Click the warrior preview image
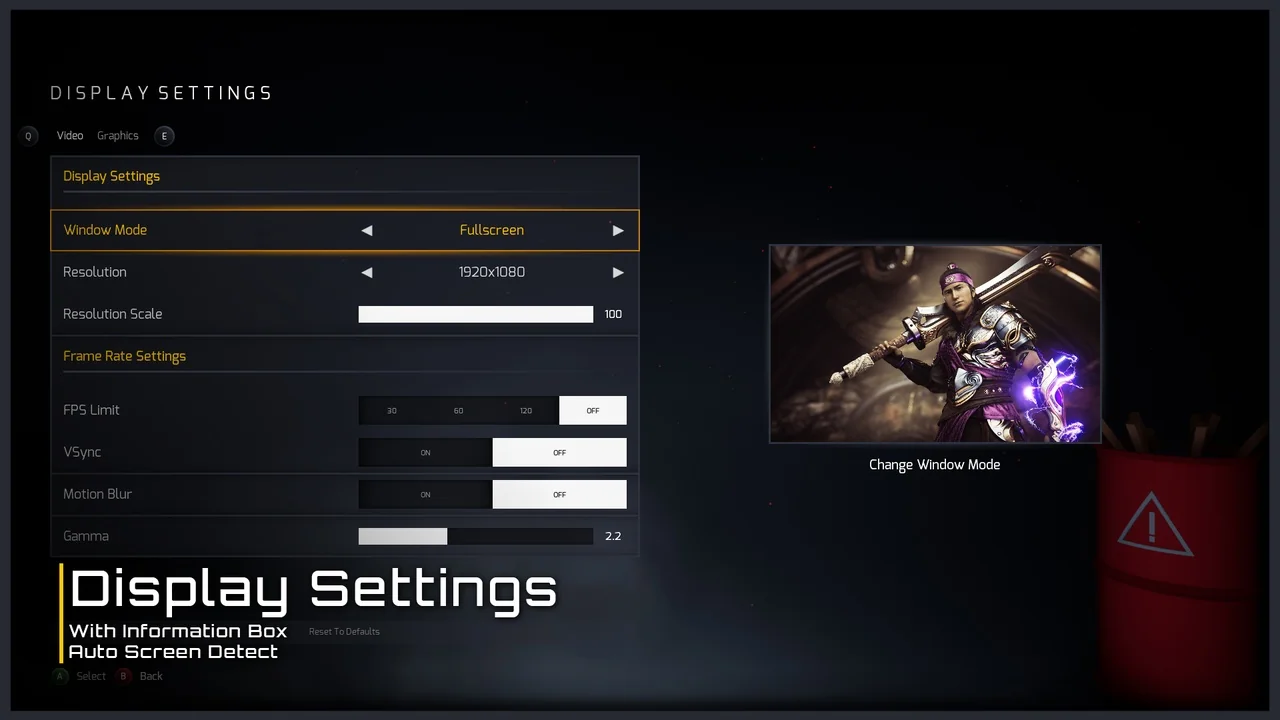 pos(935,344)
